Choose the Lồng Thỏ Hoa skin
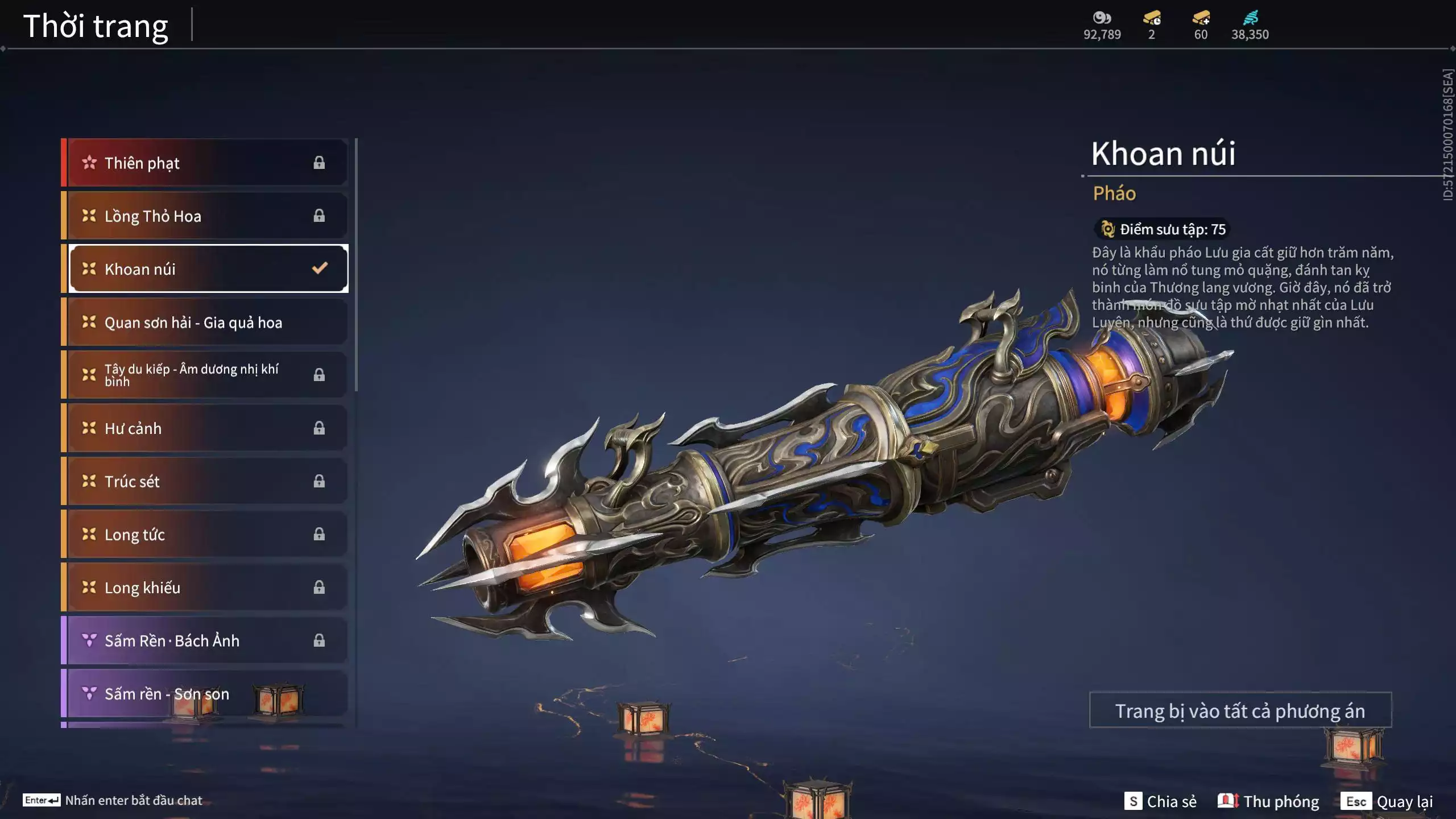The image size is (1456, 819). [205, 216]
